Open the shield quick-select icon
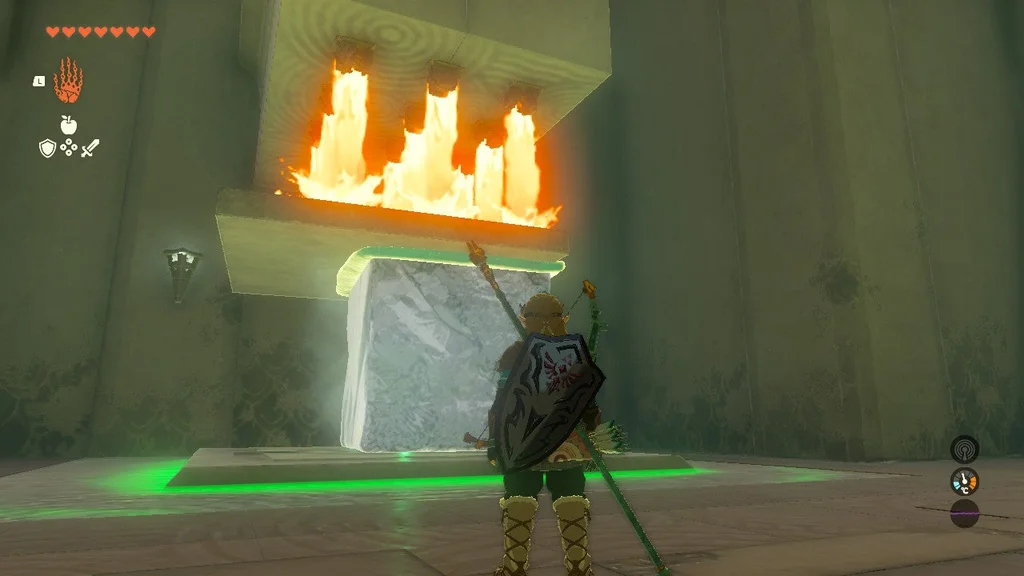This screenshot has height=576, width=1024. point(47,148)
